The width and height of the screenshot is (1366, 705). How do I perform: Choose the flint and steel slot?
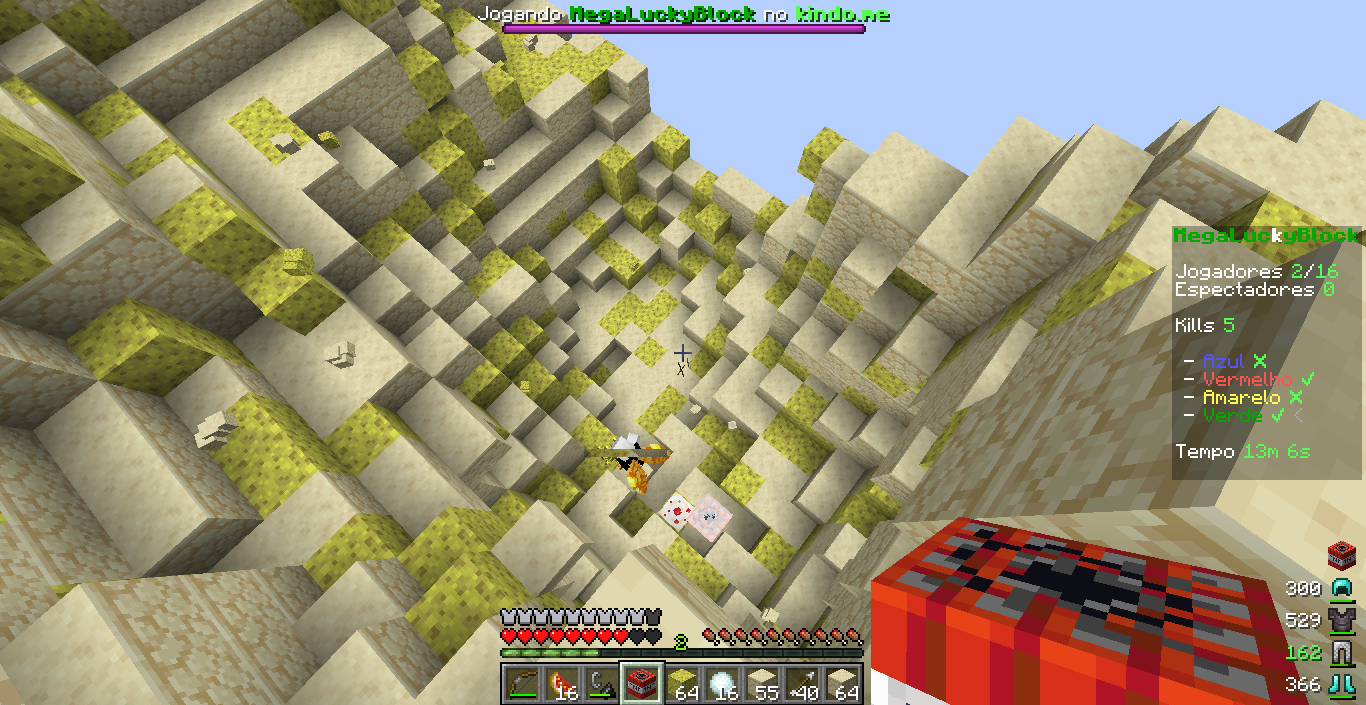click(600, 684)
